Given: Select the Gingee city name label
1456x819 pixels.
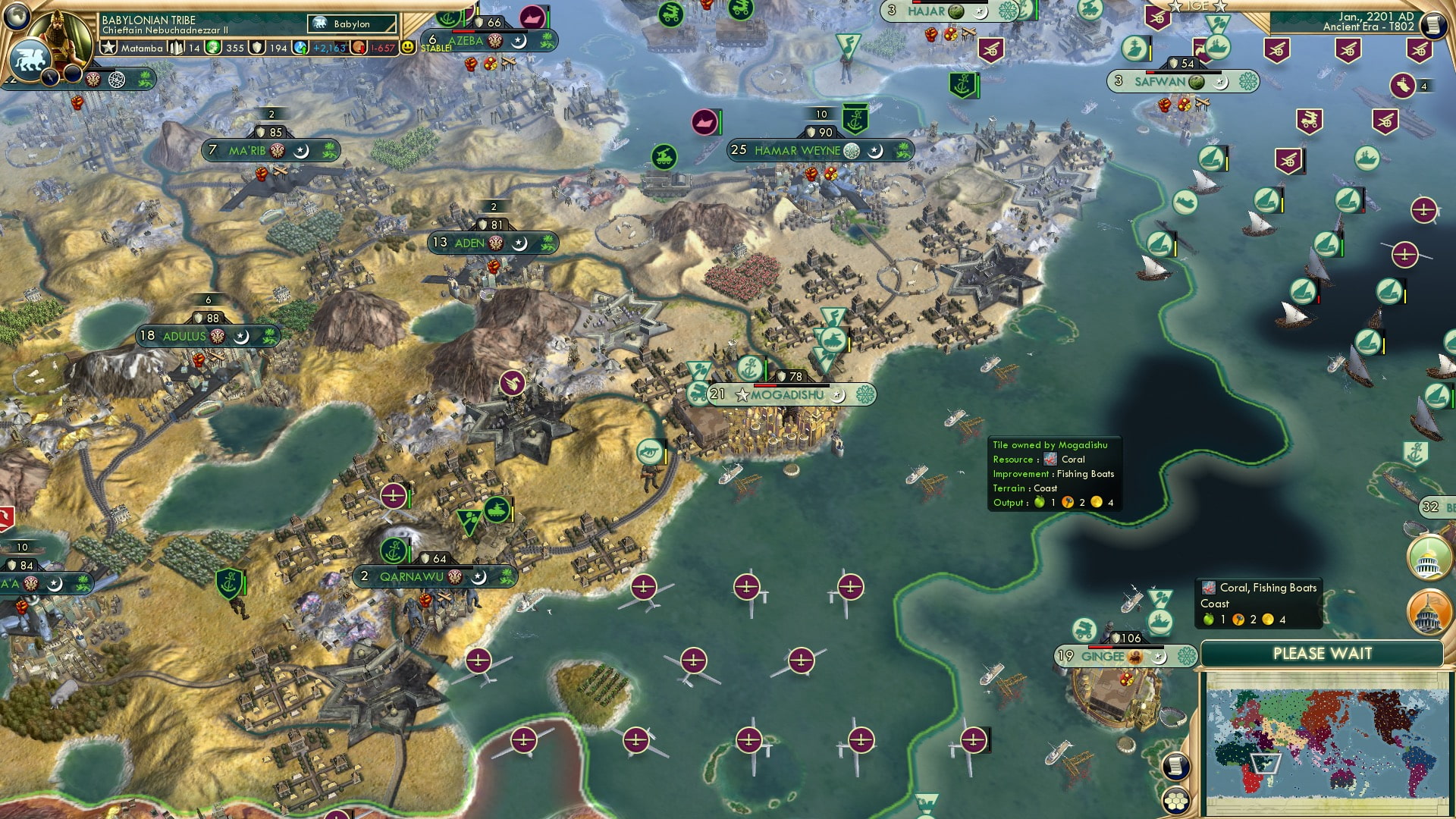Looking at the screenshot, I should 1103,656.
